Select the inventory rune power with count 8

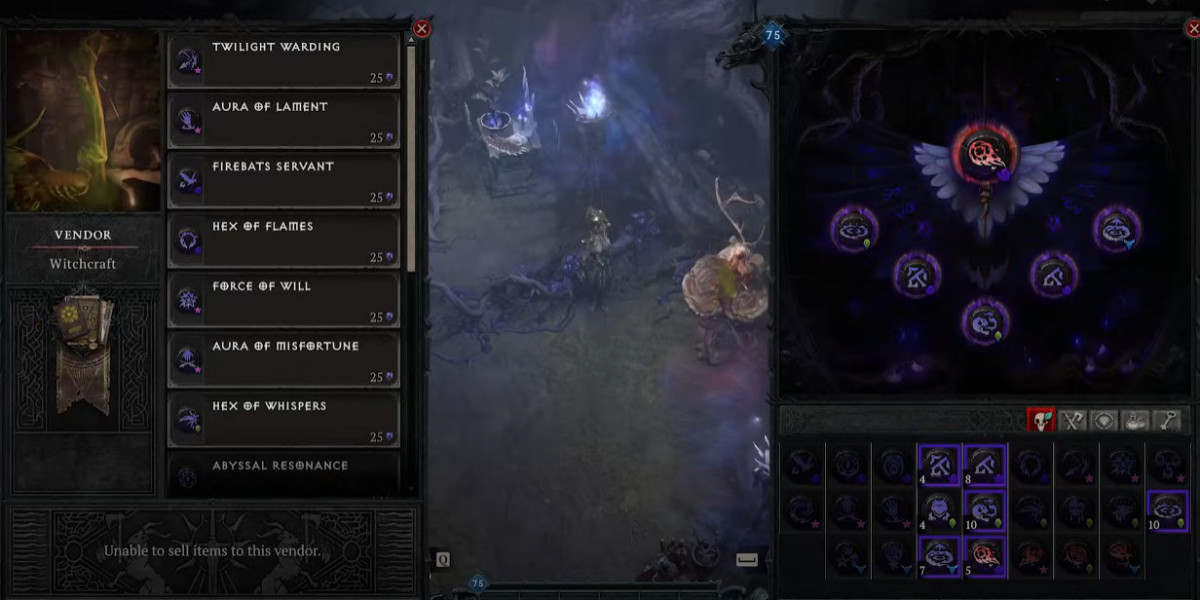(x=985, y=465)
